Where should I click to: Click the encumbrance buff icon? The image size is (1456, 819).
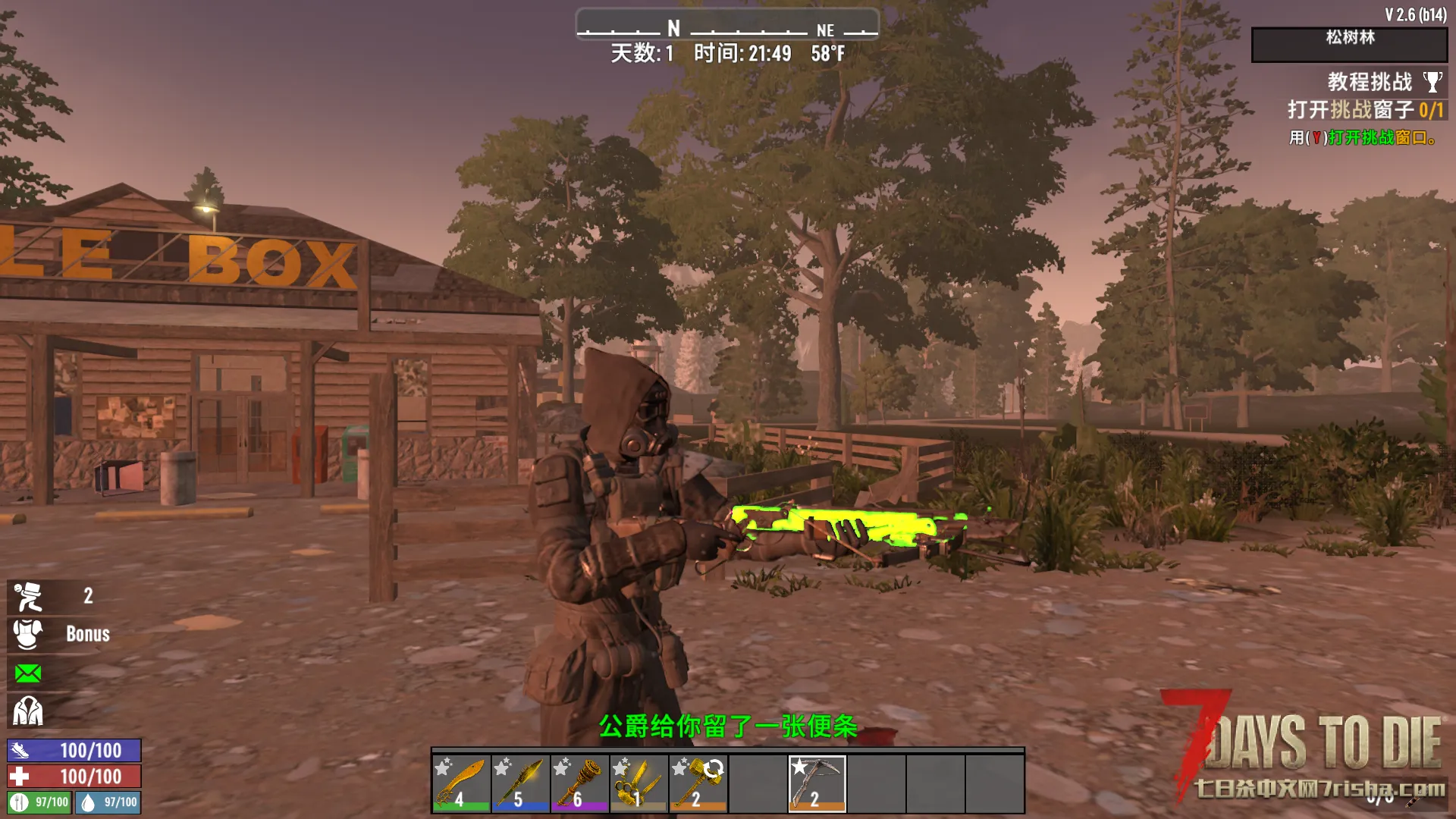(28, 597)
